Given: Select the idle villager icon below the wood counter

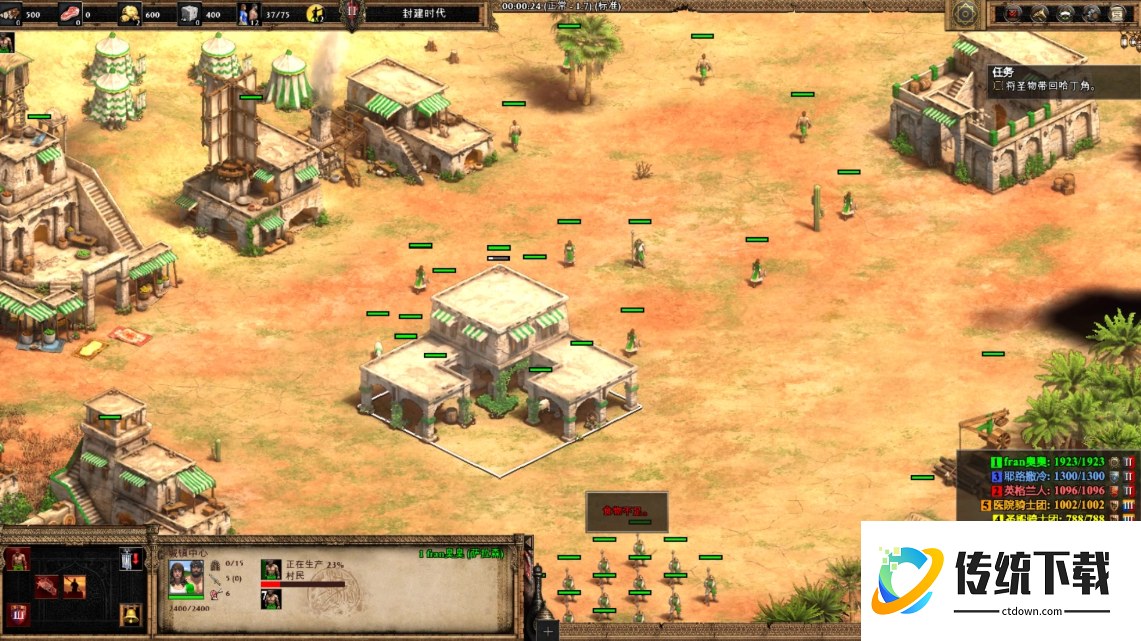Looking at the screenshot, I should [6, 42].
